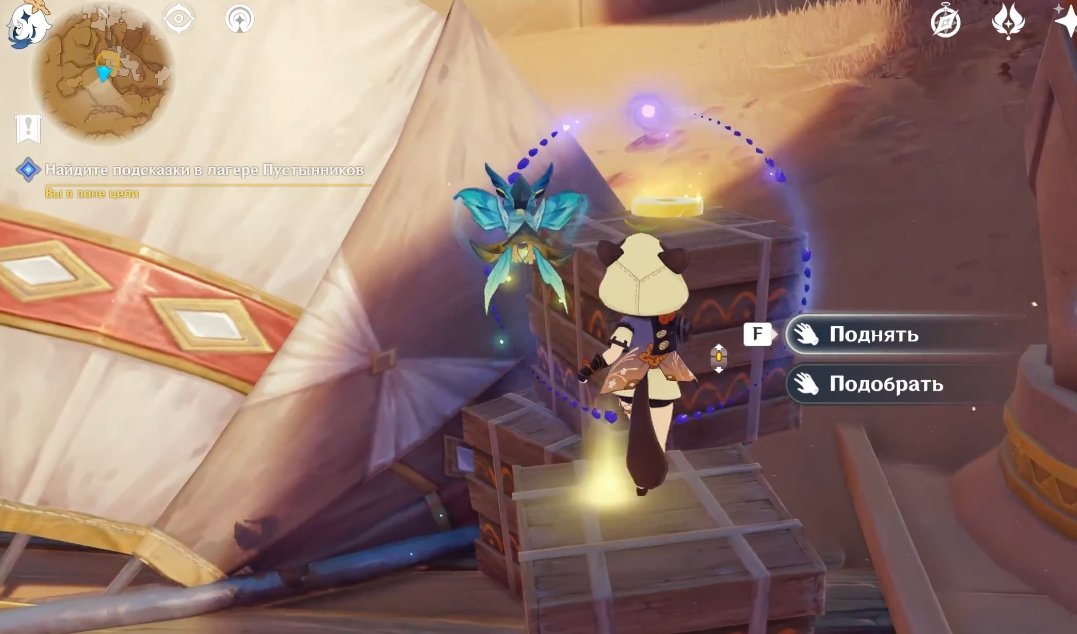Toggle the eye-shaped elemental sight icon
1077x634 pixels.
coord(179,18)
